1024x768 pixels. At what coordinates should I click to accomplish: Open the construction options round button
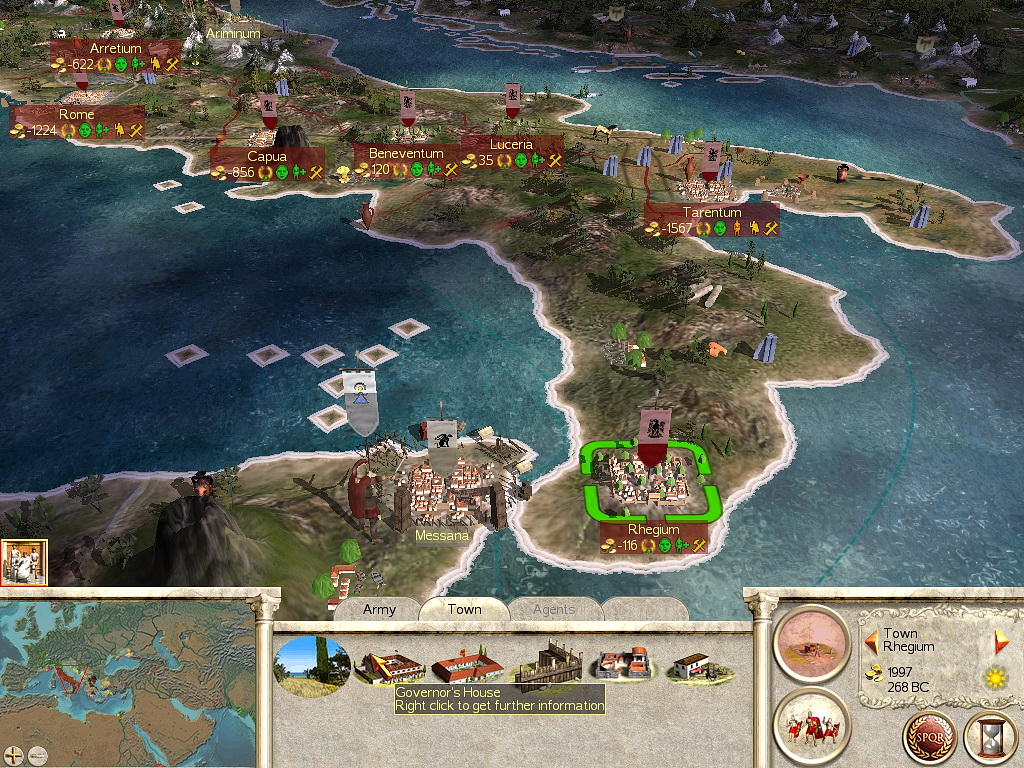[x=812, y=643]
